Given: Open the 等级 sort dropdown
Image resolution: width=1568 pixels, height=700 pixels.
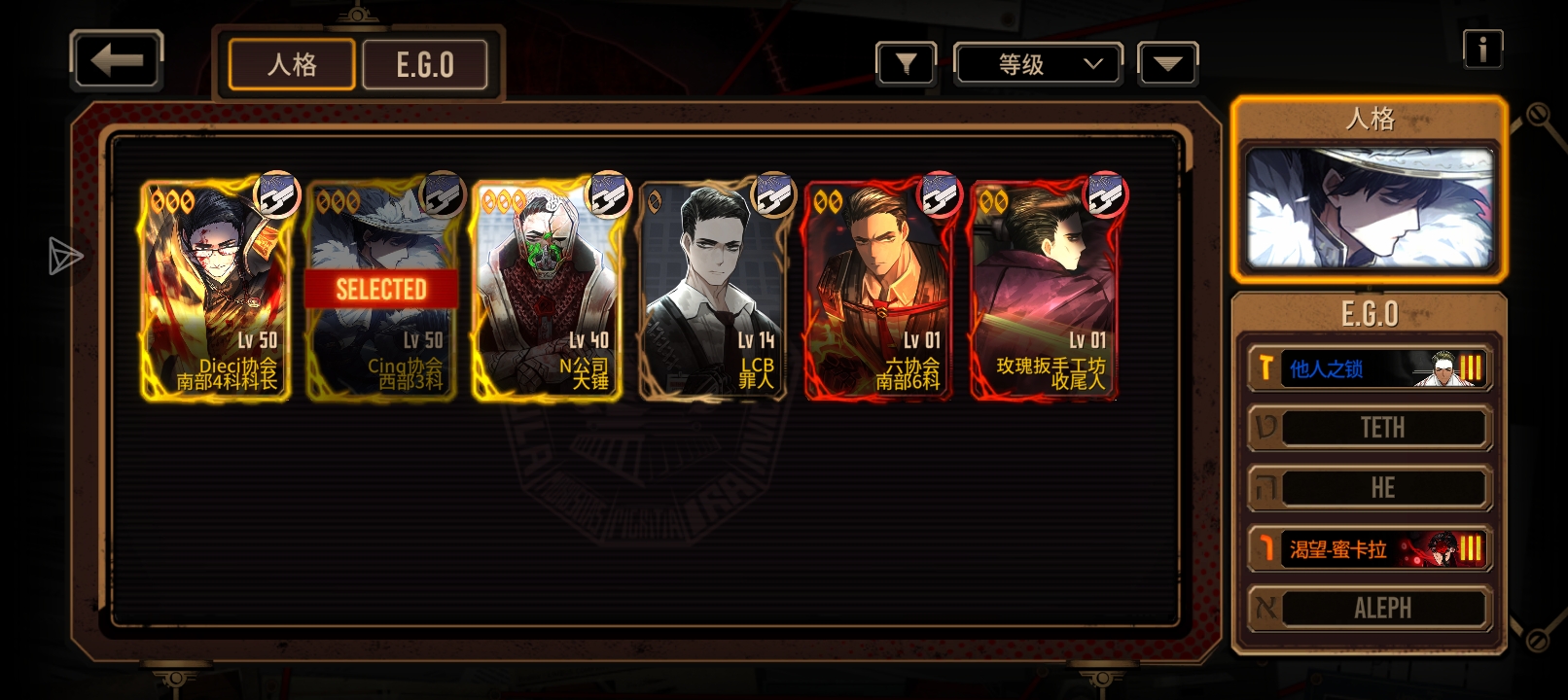Looking at the screenshot, I should pos(1038,64).
